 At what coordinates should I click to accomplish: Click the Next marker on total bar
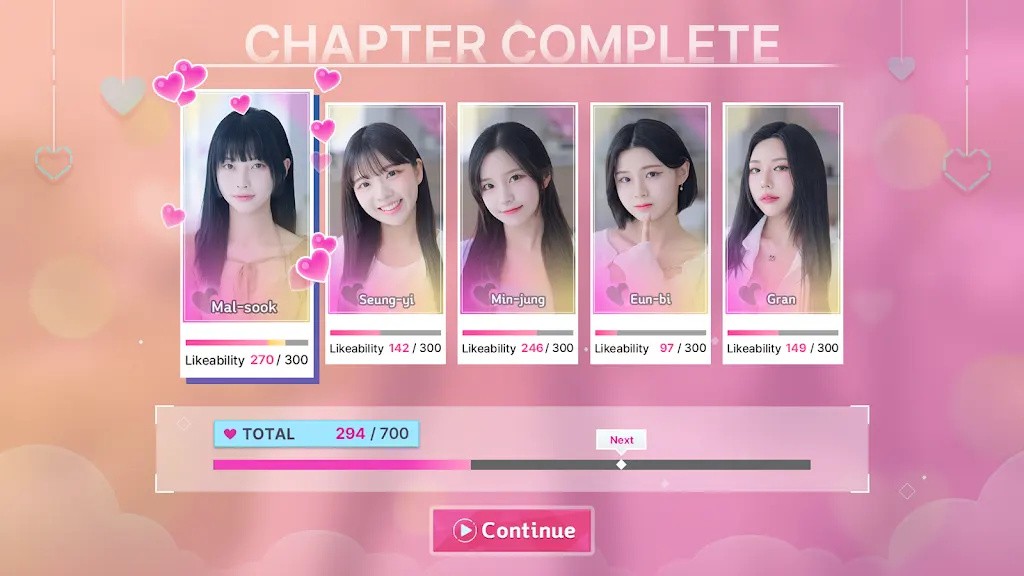(621, 463)
